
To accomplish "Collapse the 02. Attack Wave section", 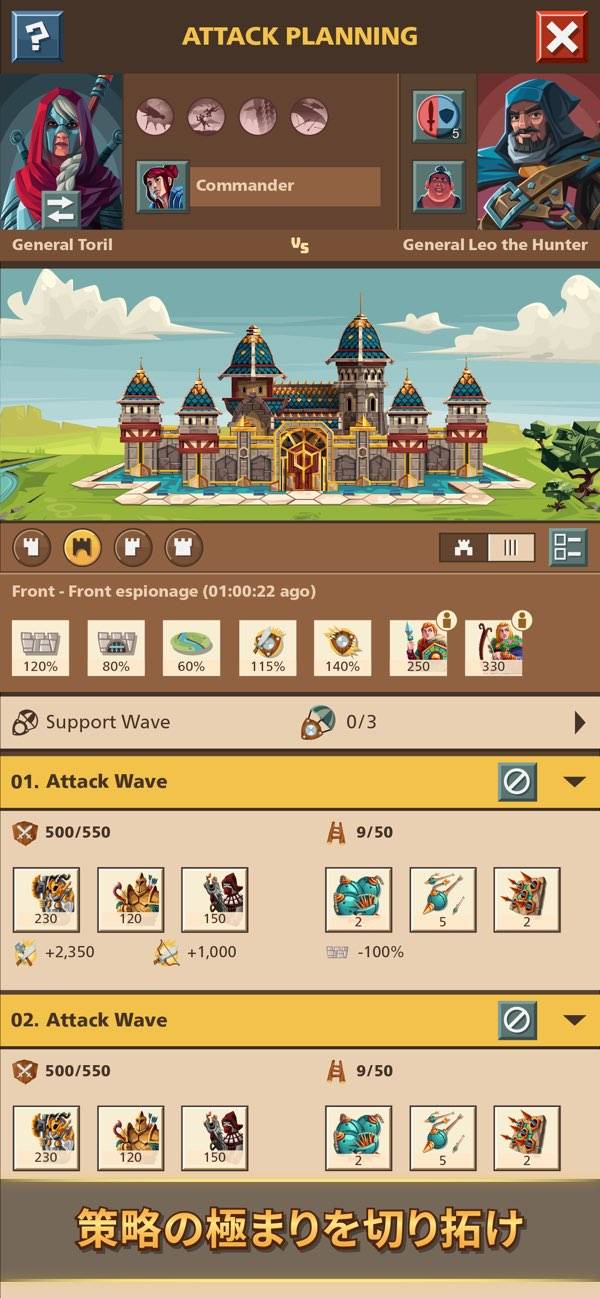I will coord(574,1020).
